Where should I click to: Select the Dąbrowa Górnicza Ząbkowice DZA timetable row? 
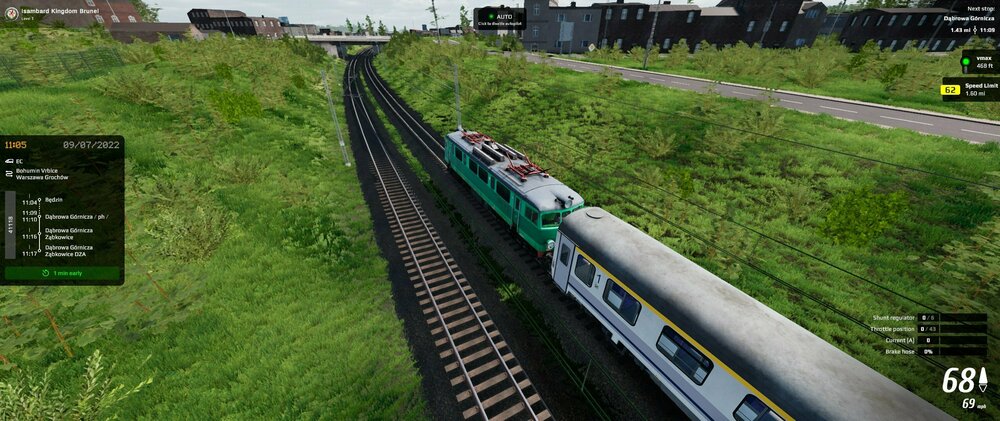(68, 250)
